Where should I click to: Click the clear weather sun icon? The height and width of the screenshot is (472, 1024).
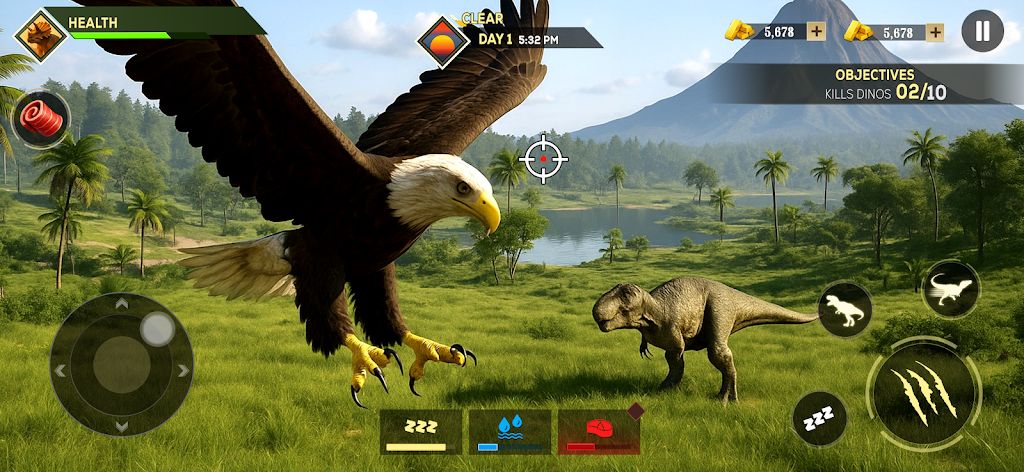(442, 41)
